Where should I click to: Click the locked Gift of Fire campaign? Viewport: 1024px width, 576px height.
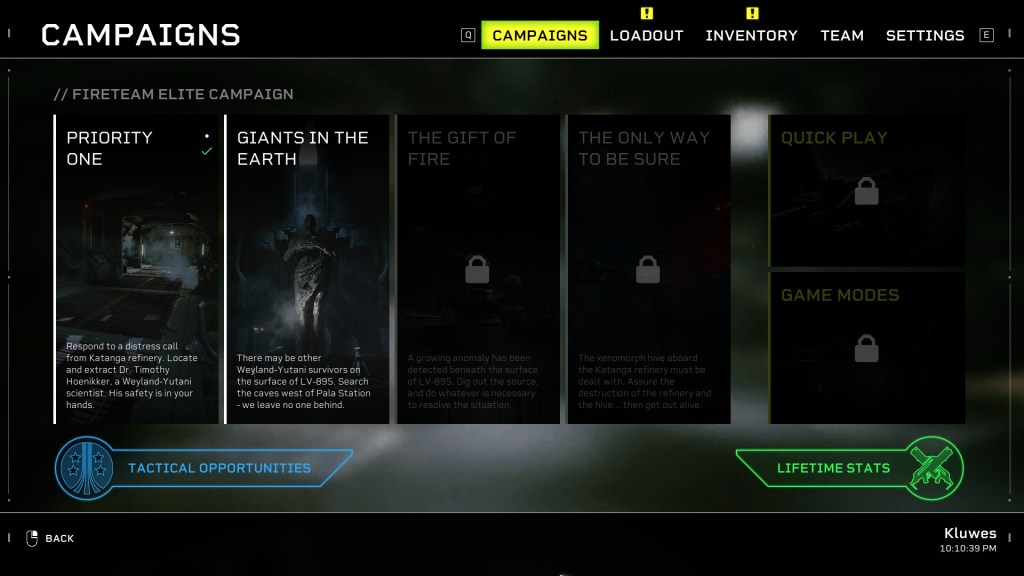coord(478,269)
